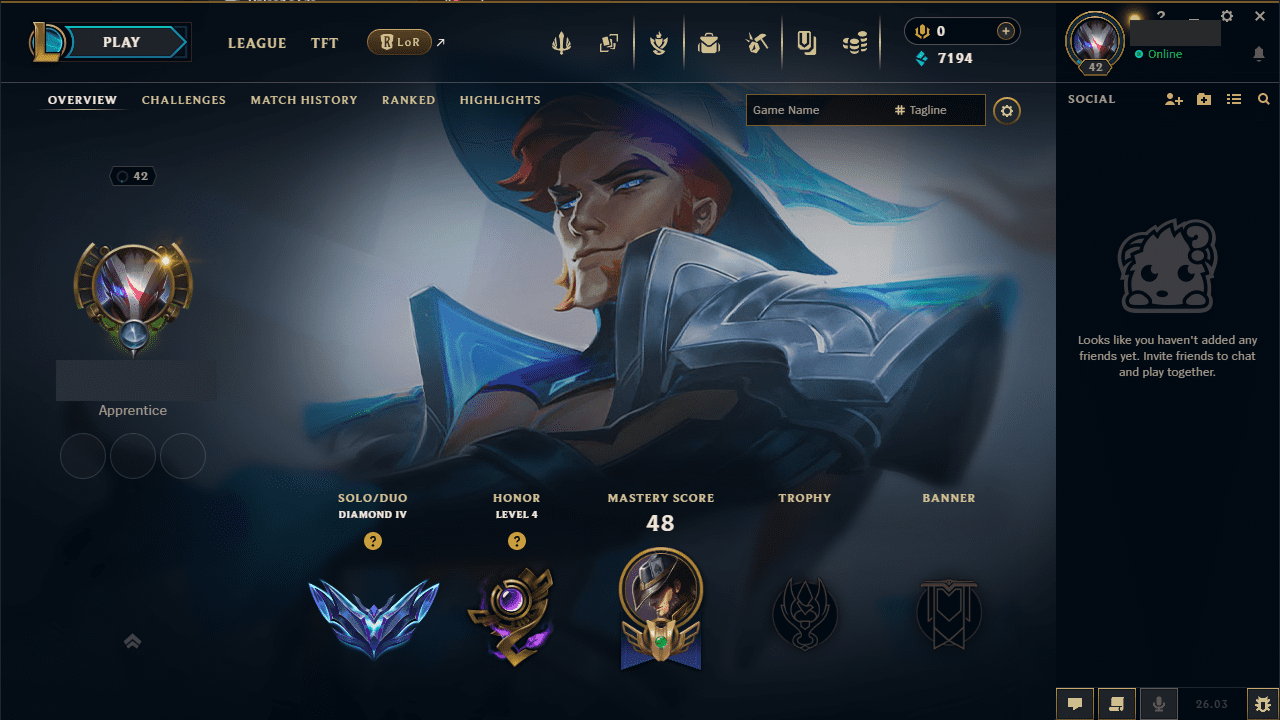Open friends list view options icon

click(x=1234, y=99)
